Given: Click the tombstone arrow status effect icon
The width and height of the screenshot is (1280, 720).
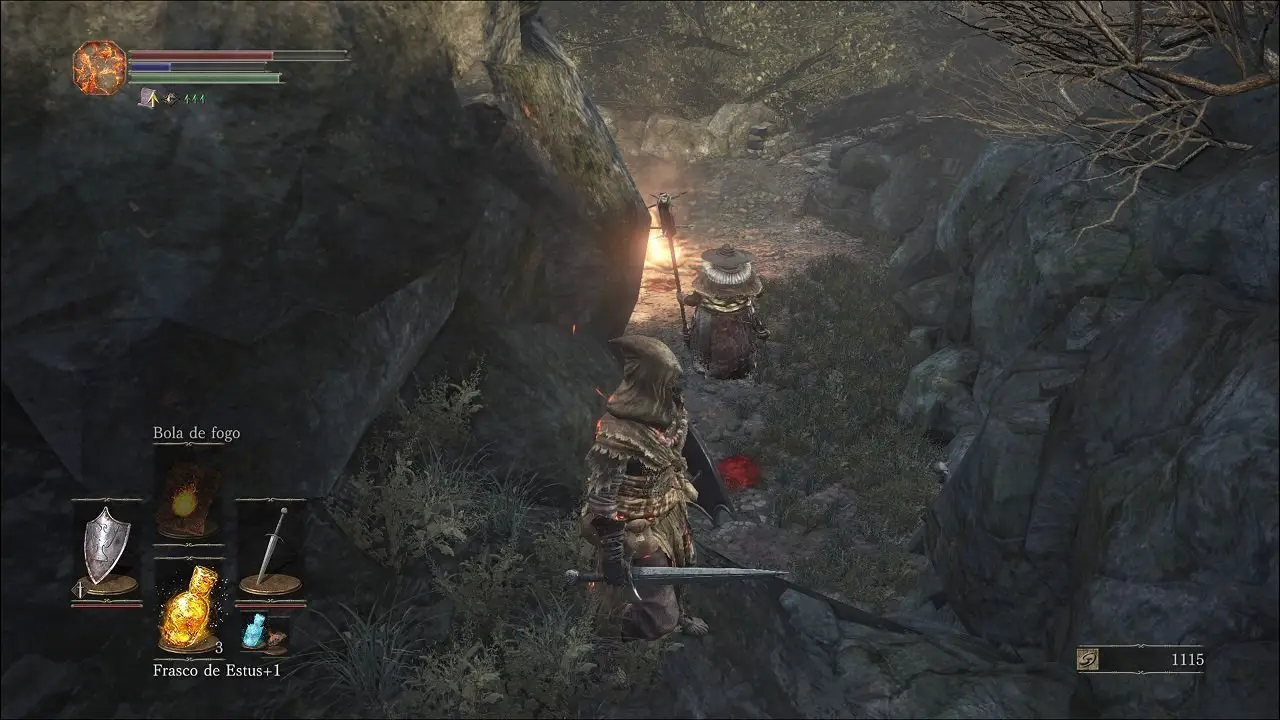Looking at the screenshot, I should [147, 98].
